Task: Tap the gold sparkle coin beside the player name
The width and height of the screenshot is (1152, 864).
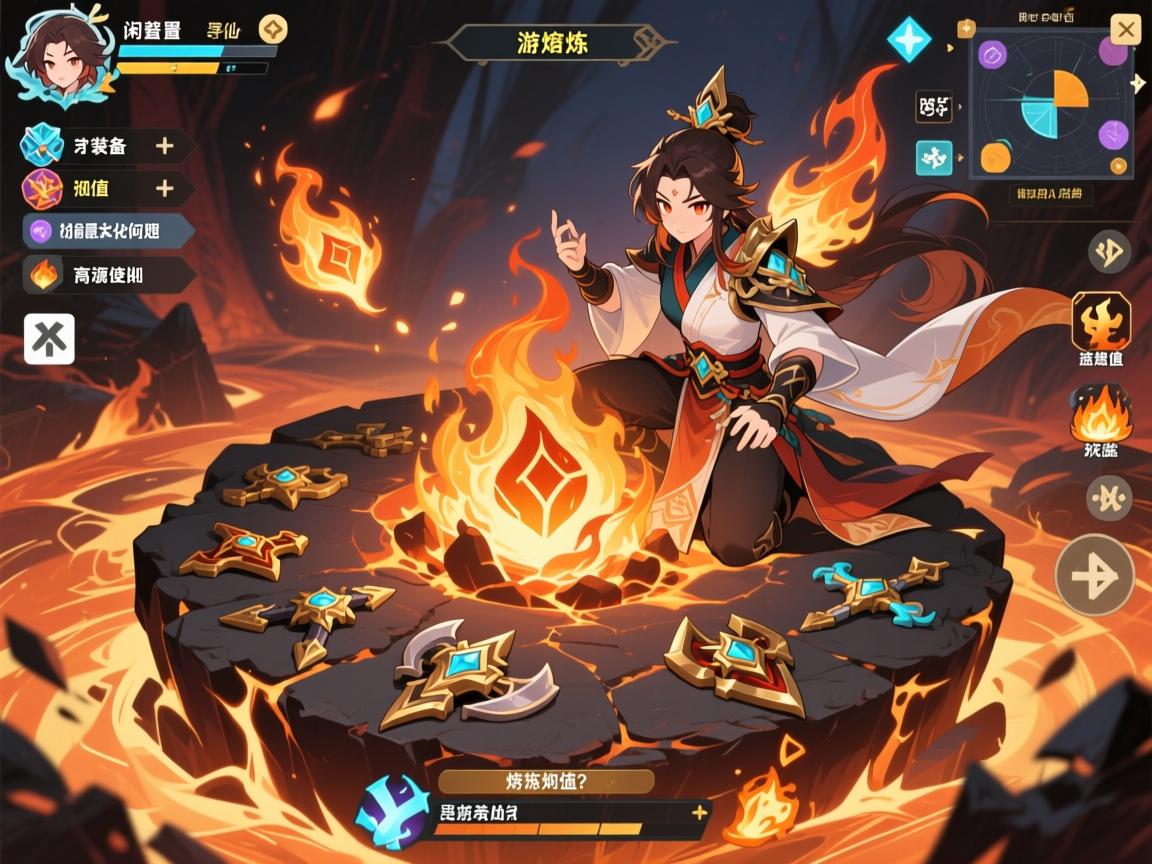Action: tap(272, 29)
